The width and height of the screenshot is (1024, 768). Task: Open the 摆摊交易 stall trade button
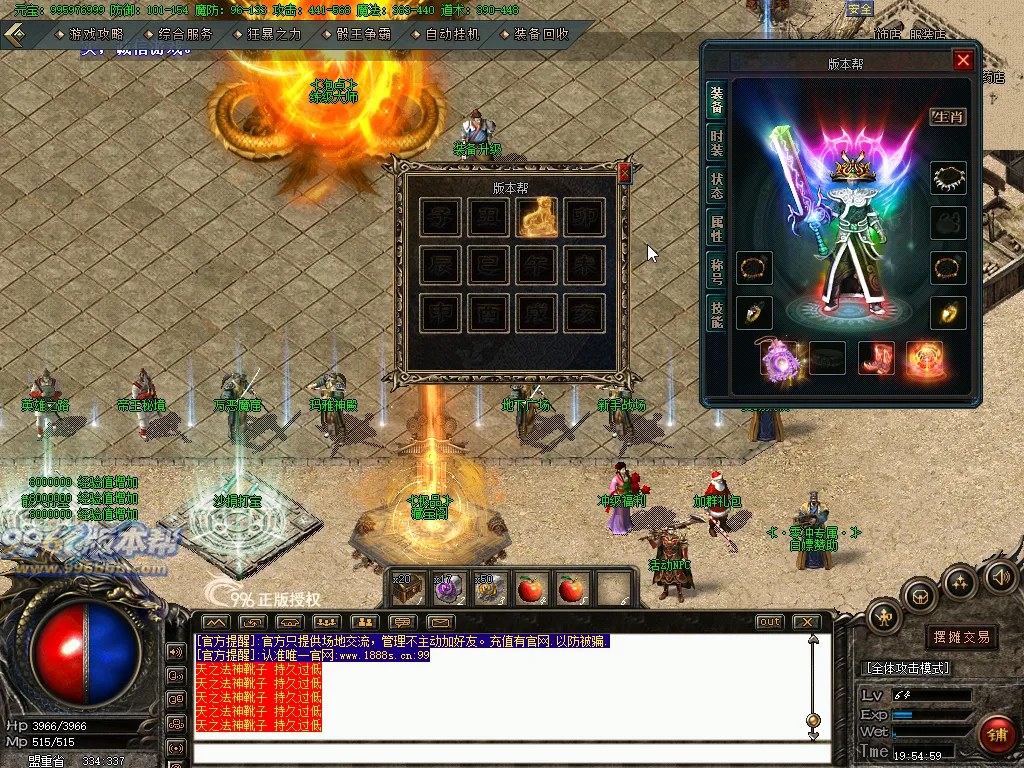point(962,637)
